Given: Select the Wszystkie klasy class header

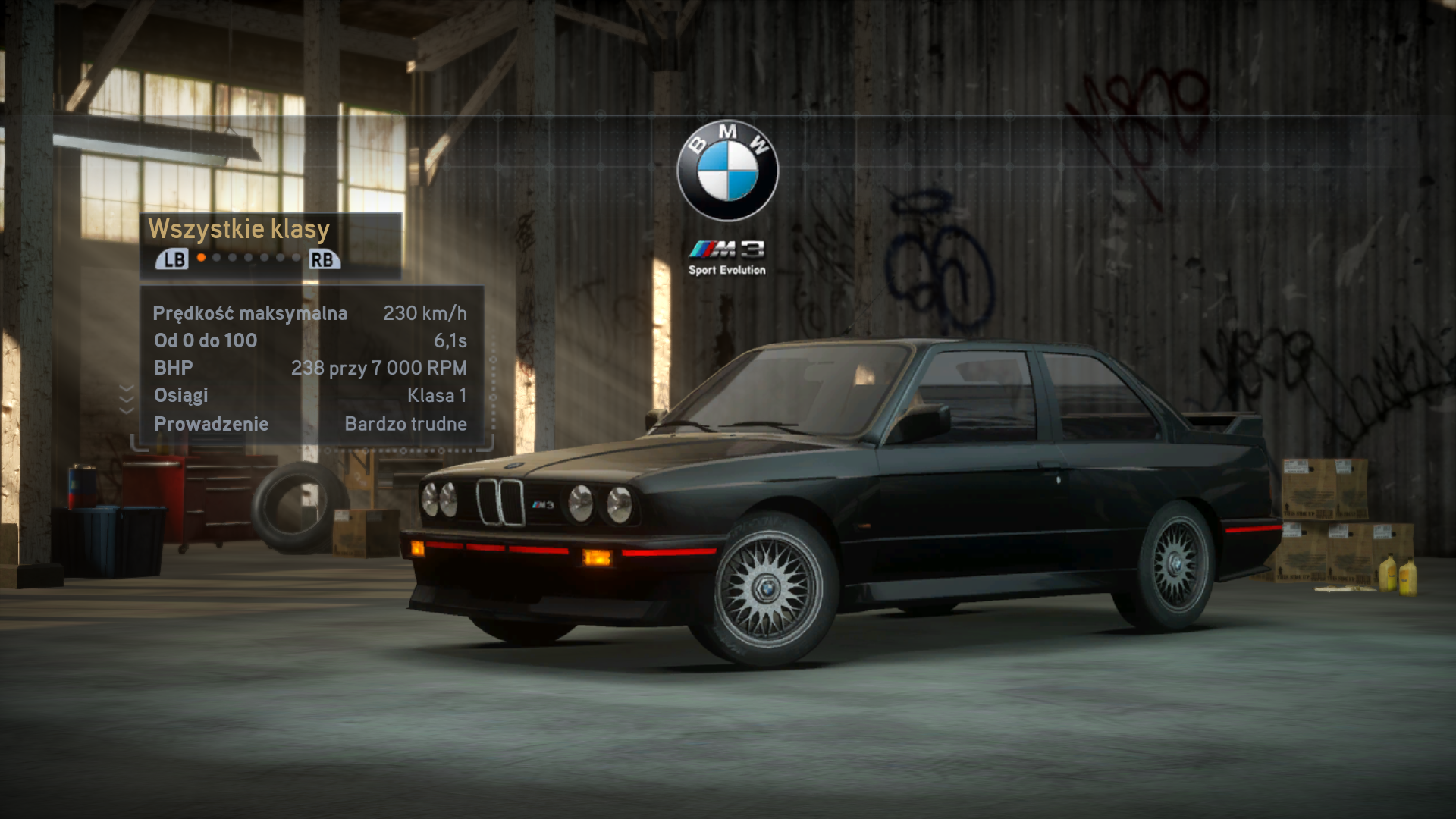Looking at the screenshot, I should (239, 229).
